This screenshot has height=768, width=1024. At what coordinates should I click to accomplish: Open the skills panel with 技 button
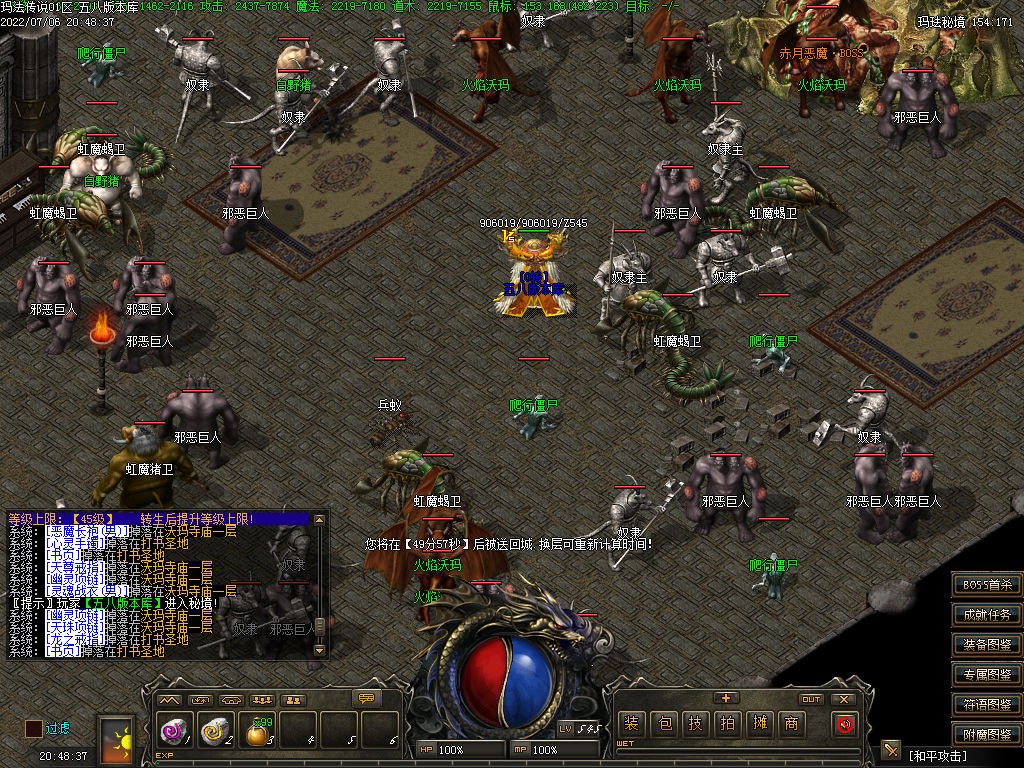(x=696, y=723)
